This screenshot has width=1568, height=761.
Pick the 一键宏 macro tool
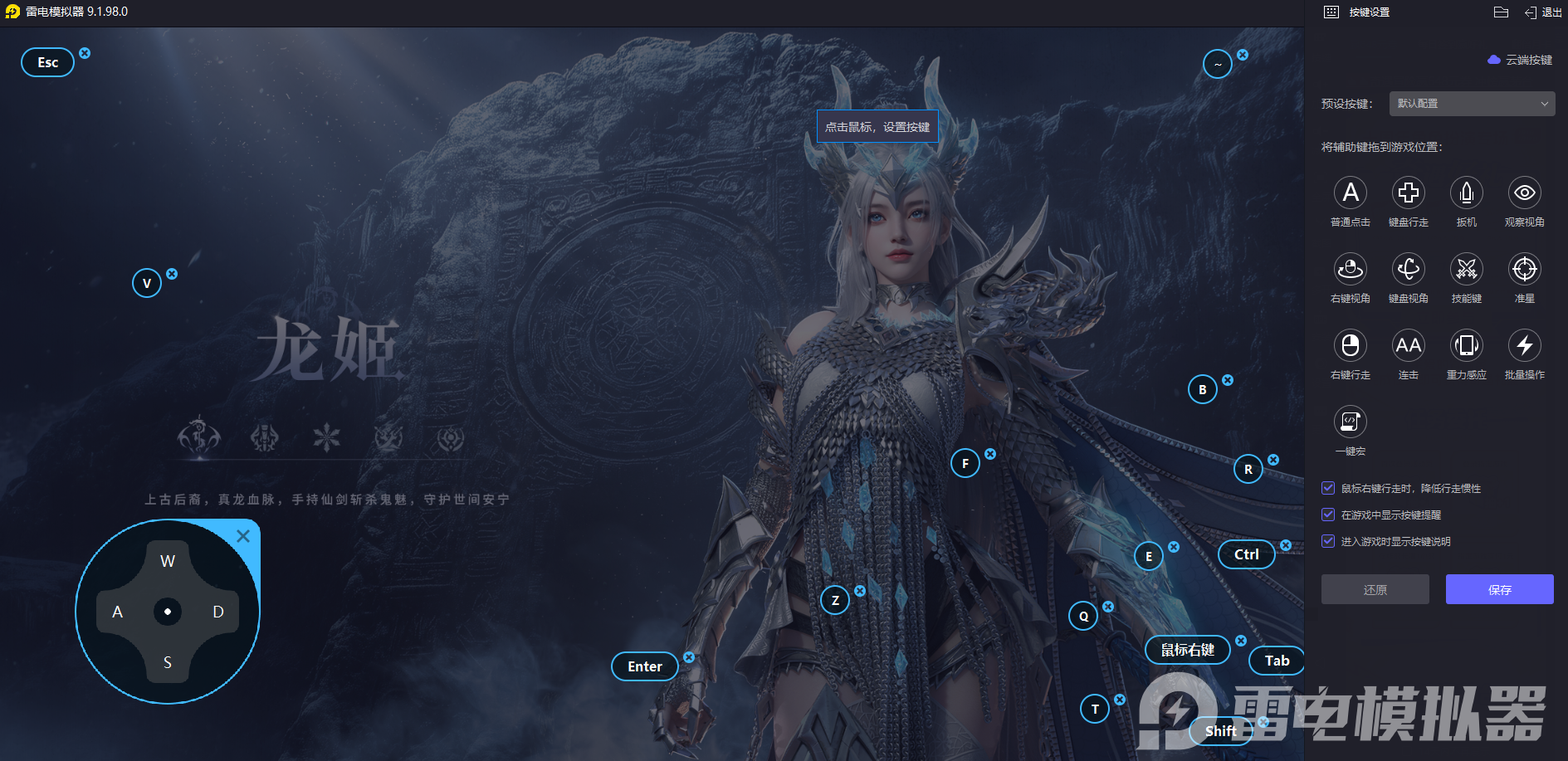click(x=1351, y=422)
